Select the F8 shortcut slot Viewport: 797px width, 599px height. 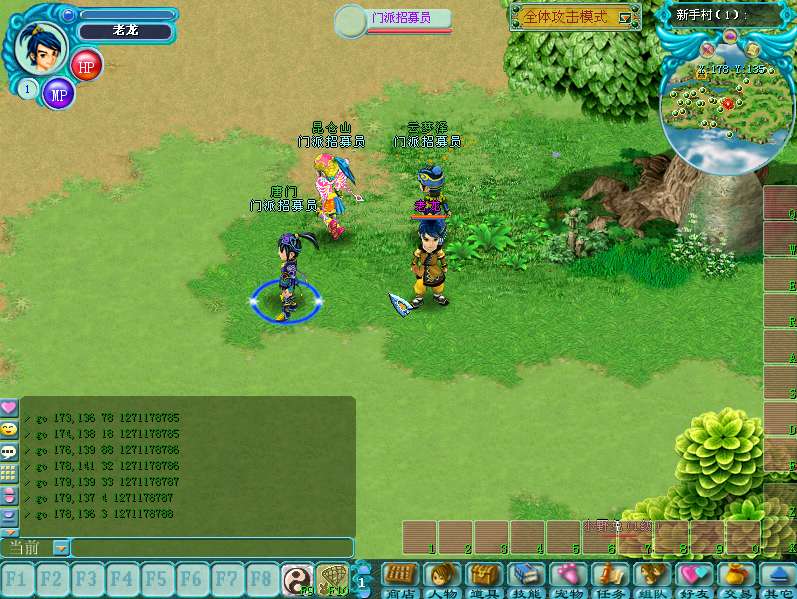(261, 578)
